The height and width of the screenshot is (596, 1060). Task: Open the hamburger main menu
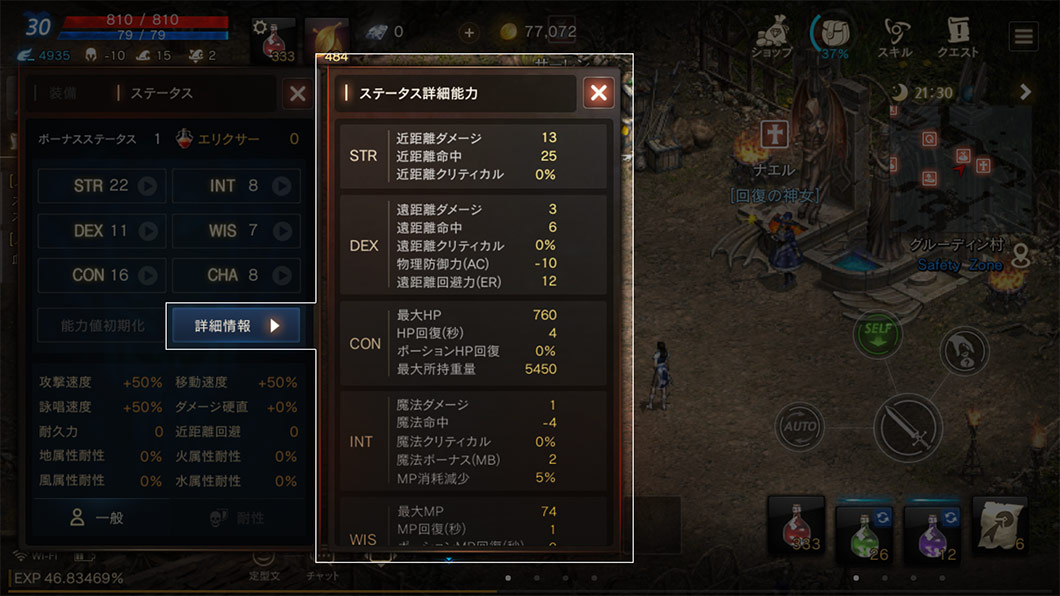[1023, 37]
